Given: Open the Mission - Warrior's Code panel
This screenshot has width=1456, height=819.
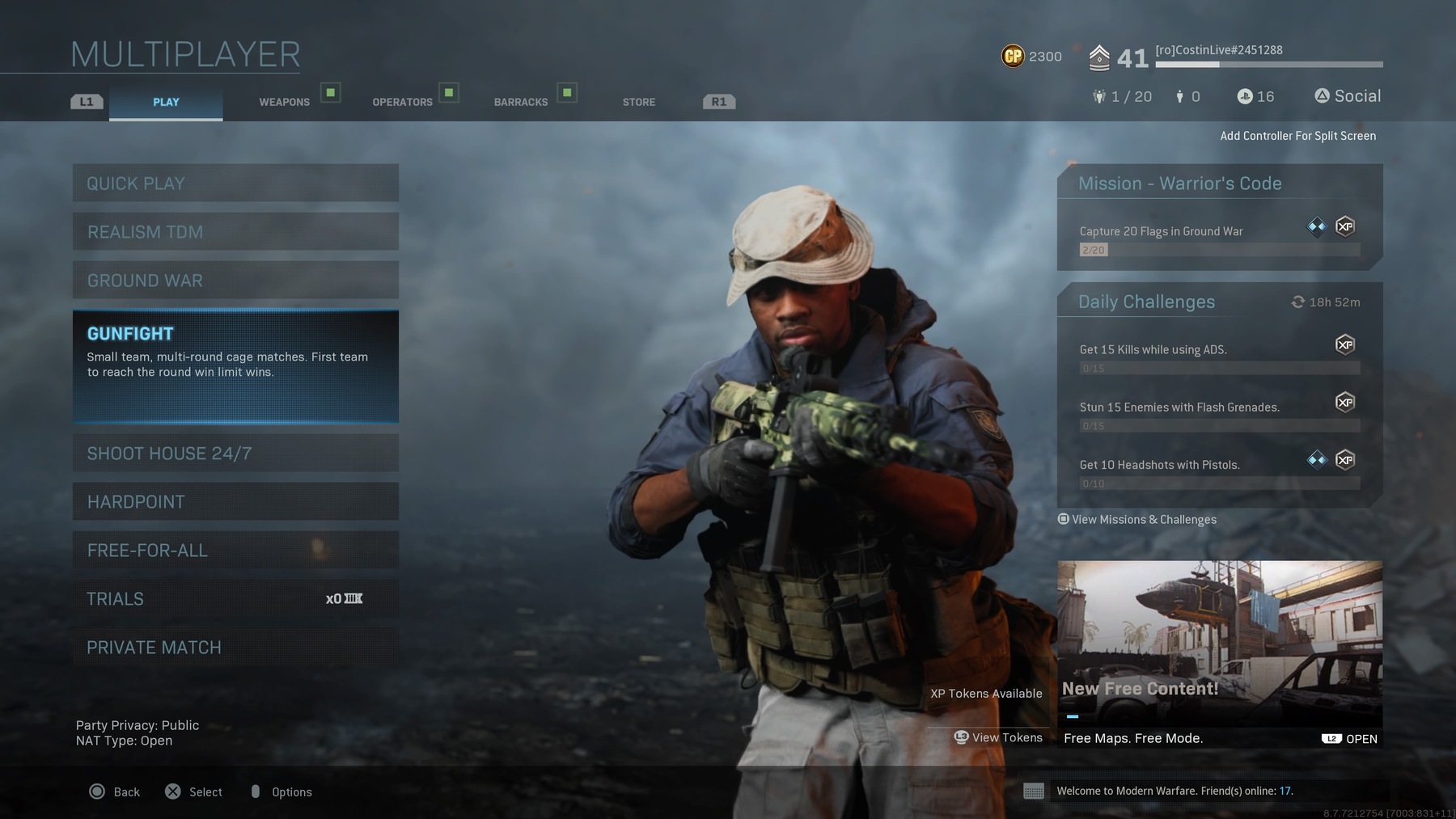Looking at the screenshot, I should pos(1219,217).
